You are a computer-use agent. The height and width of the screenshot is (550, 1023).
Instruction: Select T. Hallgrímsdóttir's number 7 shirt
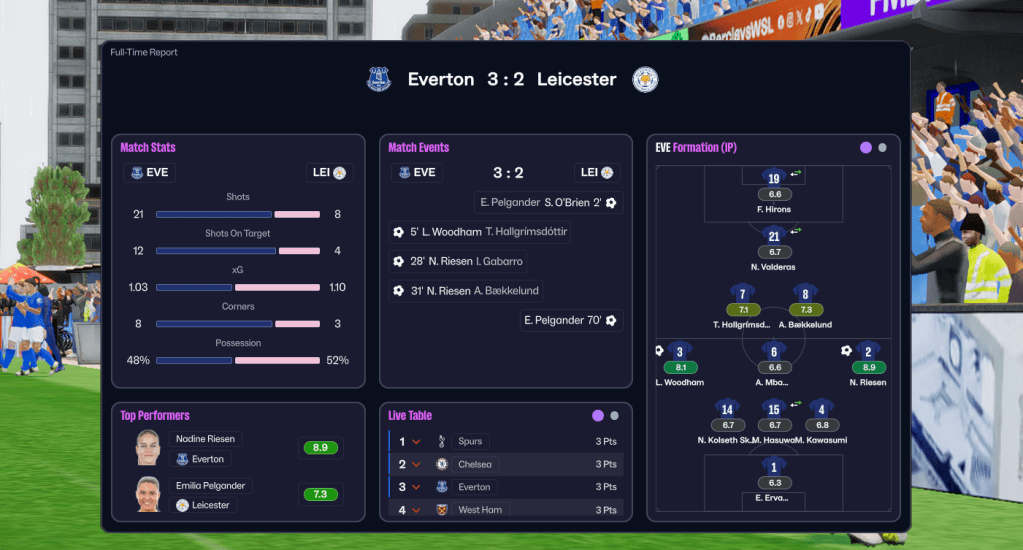(x=742, y=294)
